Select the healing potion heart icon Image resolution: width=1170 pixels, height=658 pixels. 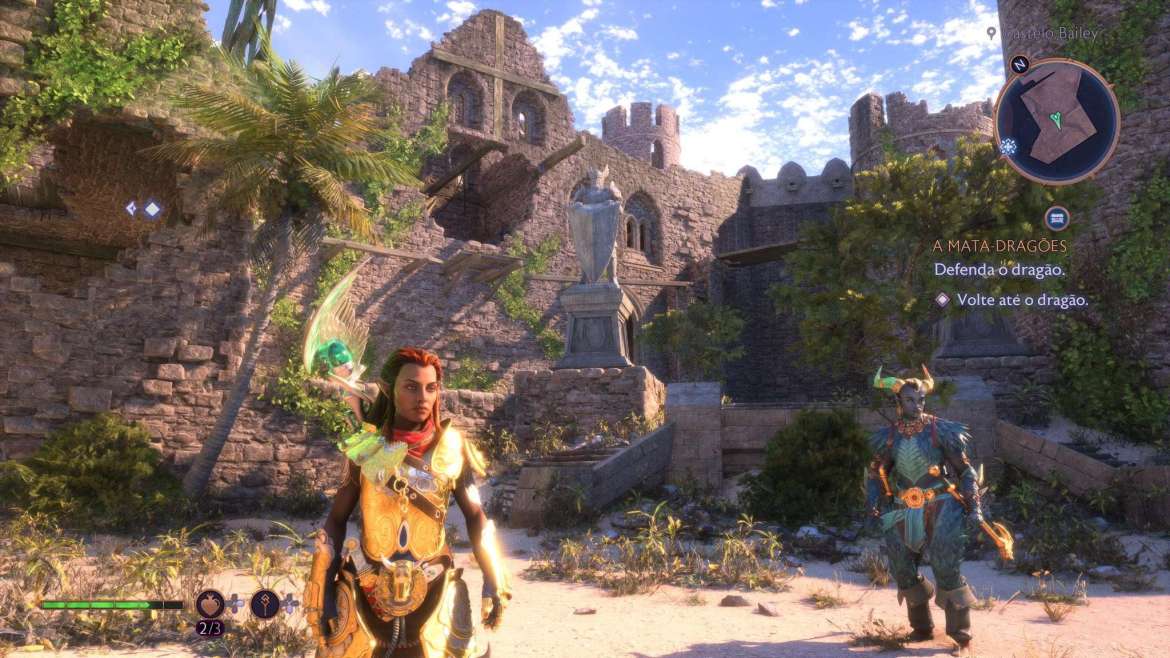pos(210,604)
